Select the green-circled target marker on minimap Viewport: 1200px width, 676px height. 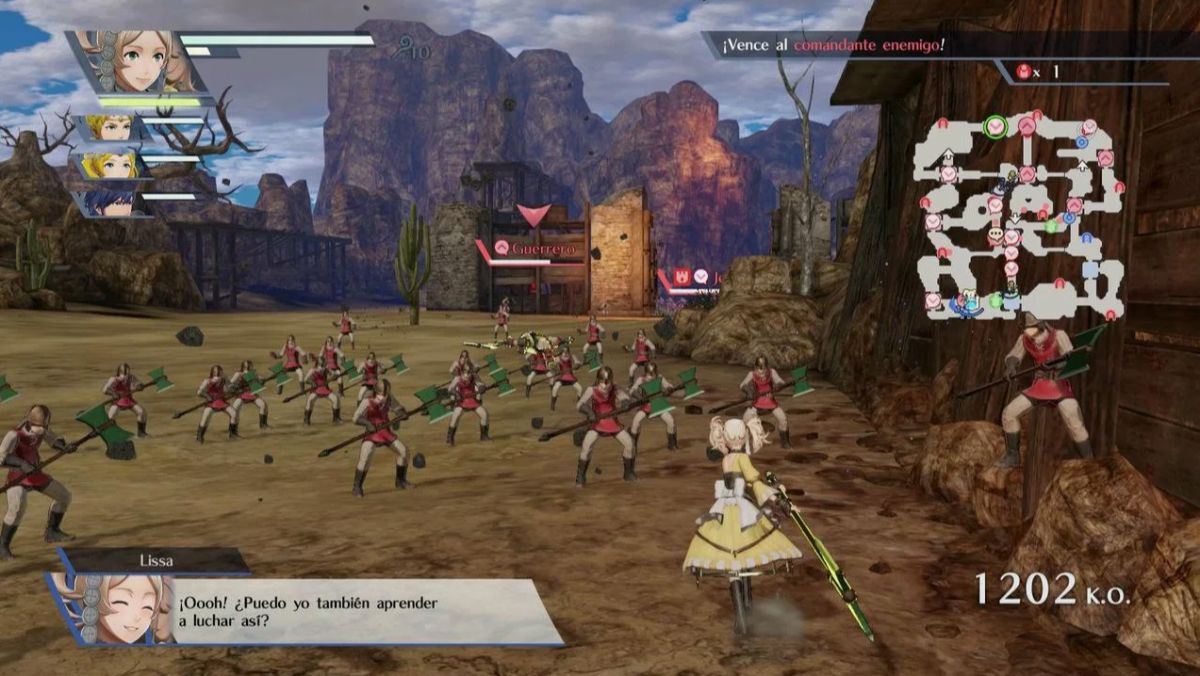tap(994, 127)
